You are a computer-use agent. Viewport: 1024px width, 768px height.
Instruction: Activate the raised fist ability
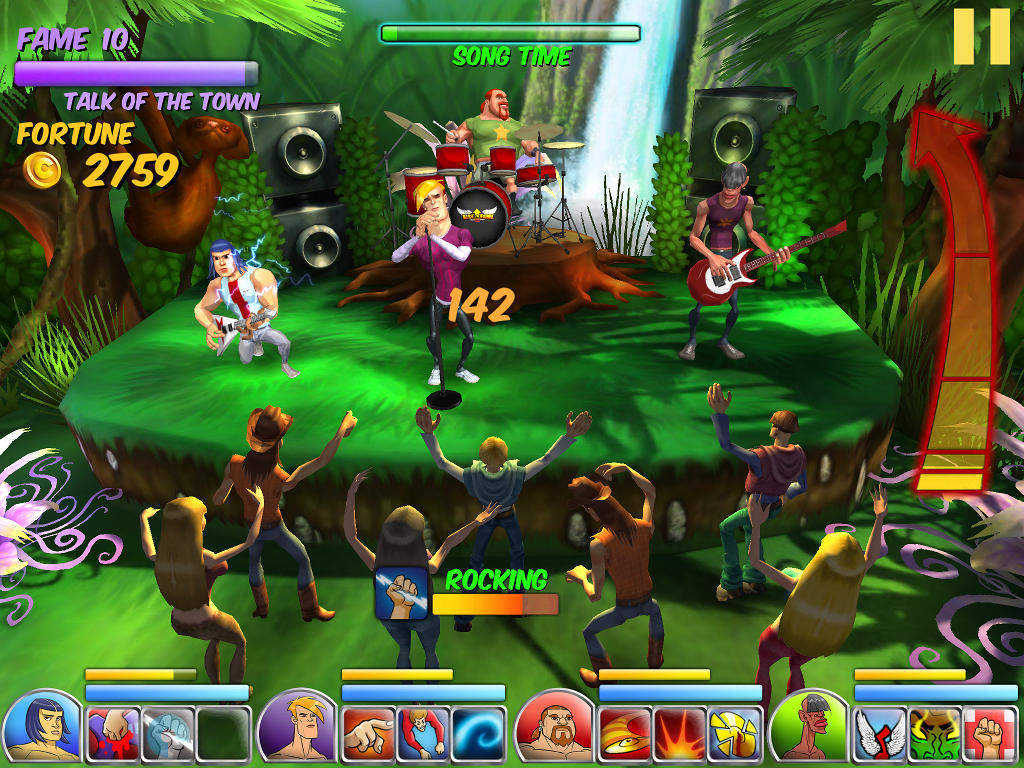click(x=990, y=735)
